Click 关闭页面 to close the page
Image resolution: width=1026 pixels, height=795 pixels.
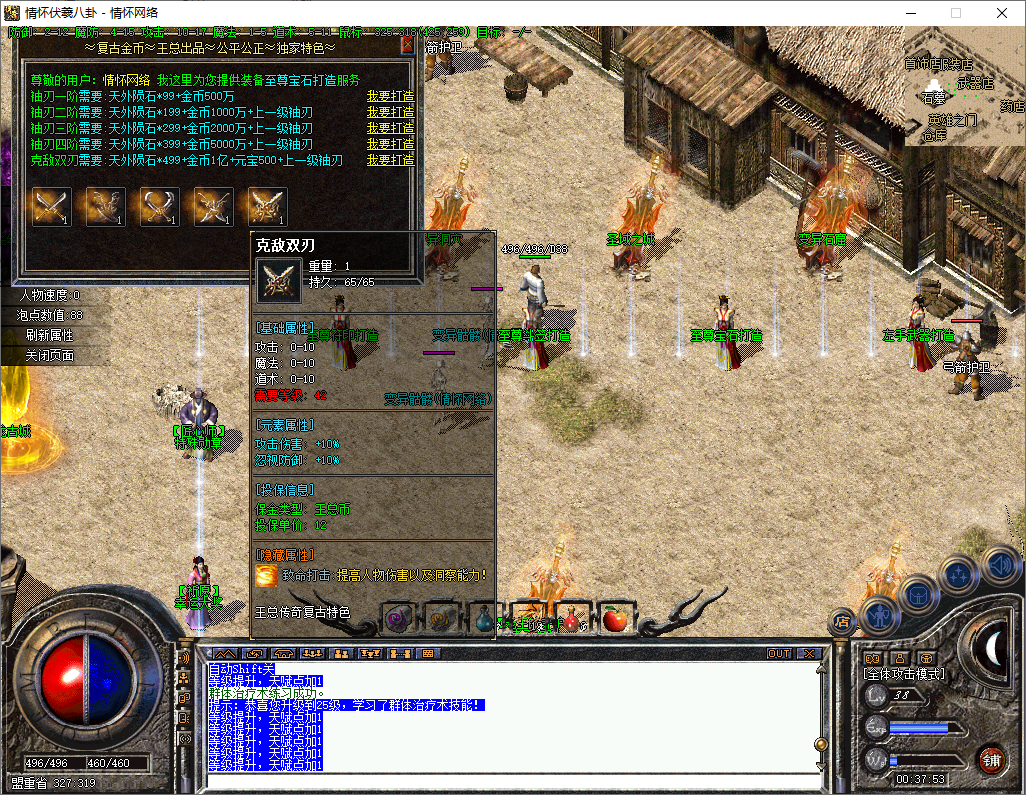[x=50, y=356]
